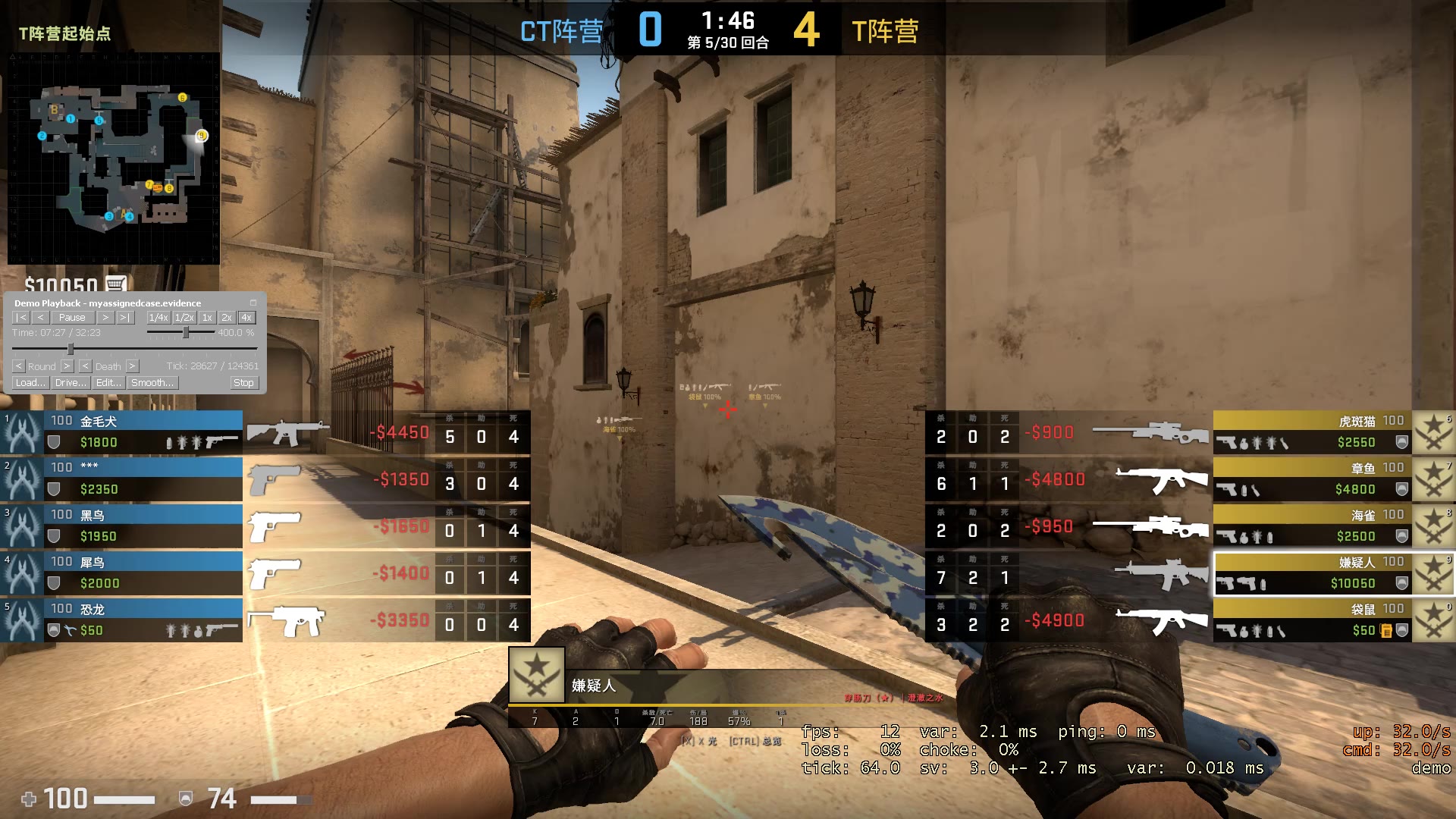Image resolution: width=1456 pixels, height=819 pixels.
Task: Click the armor icon next to 74 counter
Action: pyautogui.click(x=184, y=798)
